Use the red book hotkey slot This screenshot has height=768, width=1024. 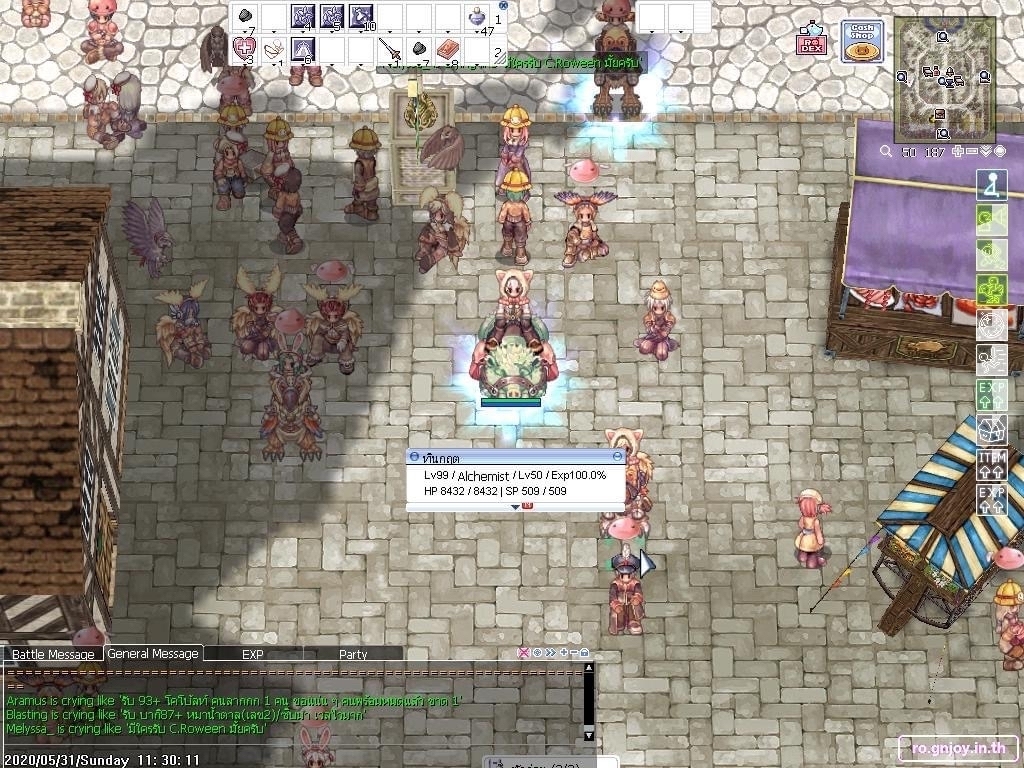tap(448, 48)
